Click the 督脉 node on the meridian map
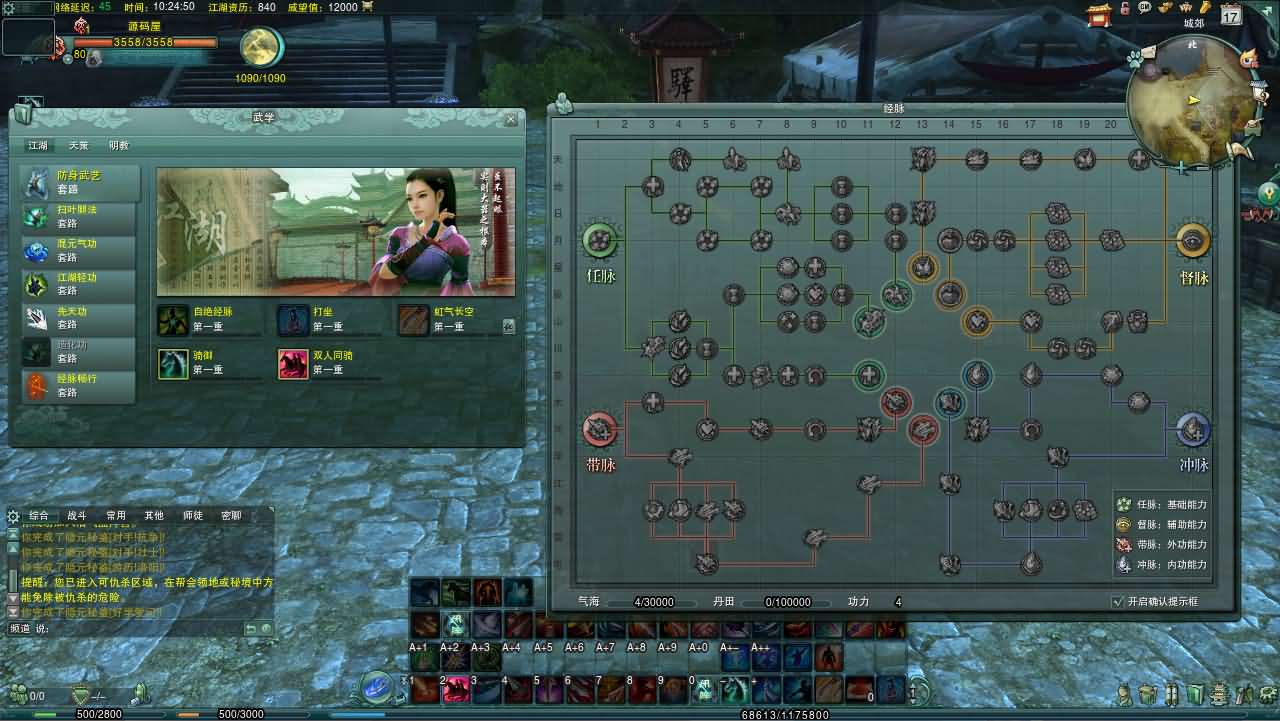This screenshot has width=1280, height=721. click(1193, 242)
